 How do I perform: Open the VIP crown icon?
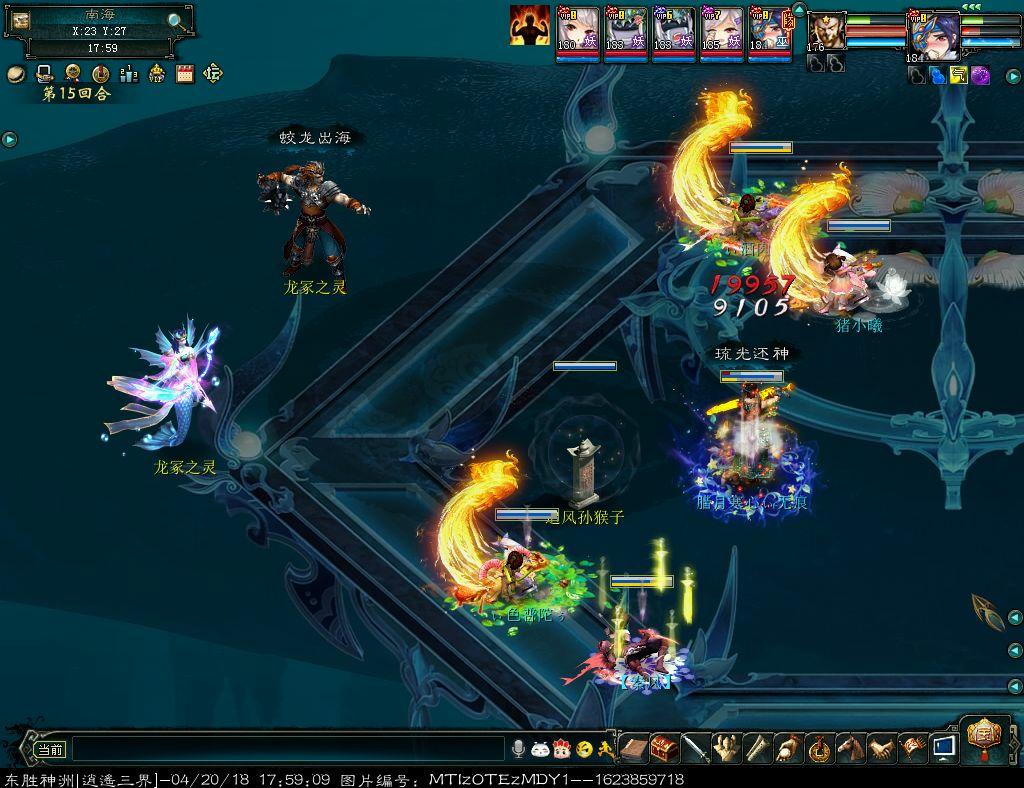157,73
